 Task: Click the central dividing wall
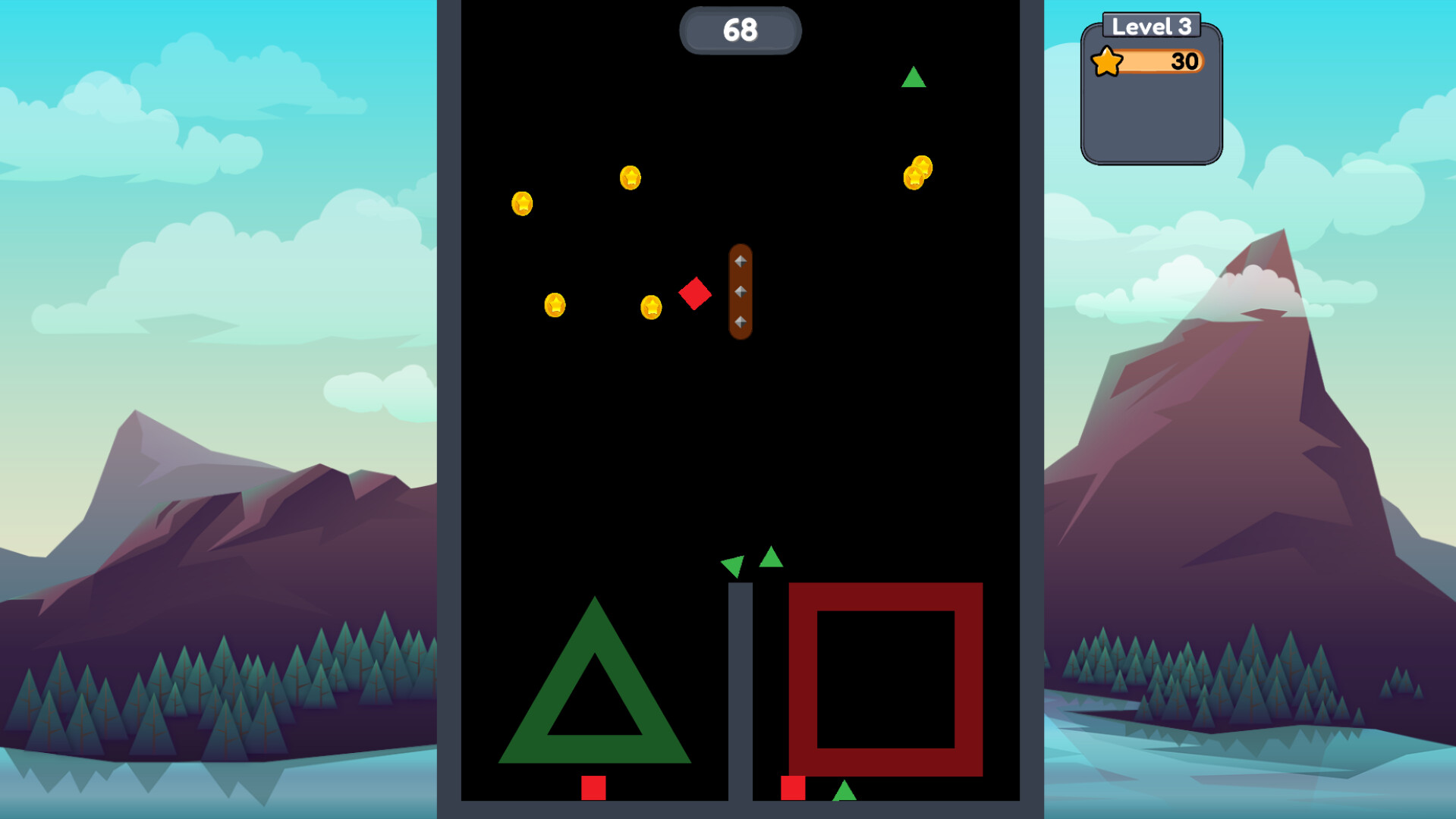tap(740, 690)
